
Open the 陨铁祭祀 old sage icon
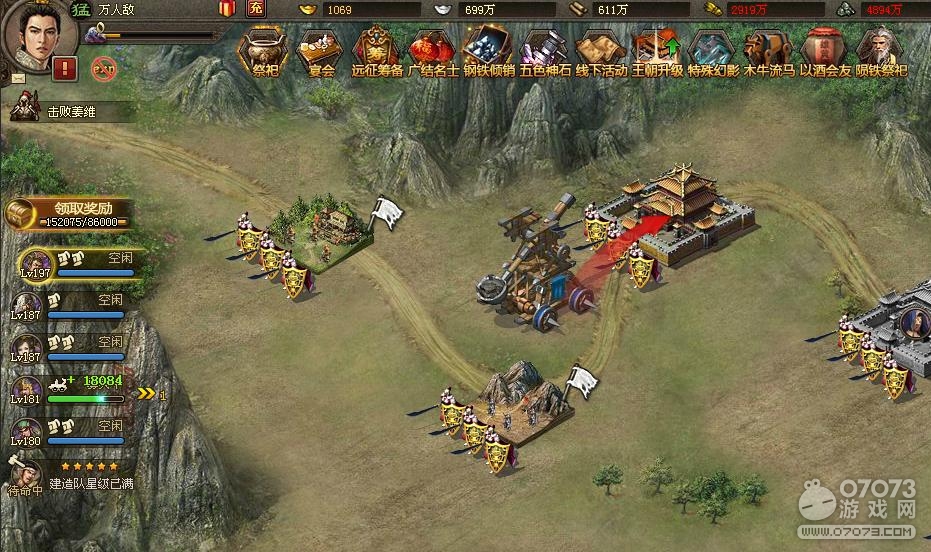point(881,50)
